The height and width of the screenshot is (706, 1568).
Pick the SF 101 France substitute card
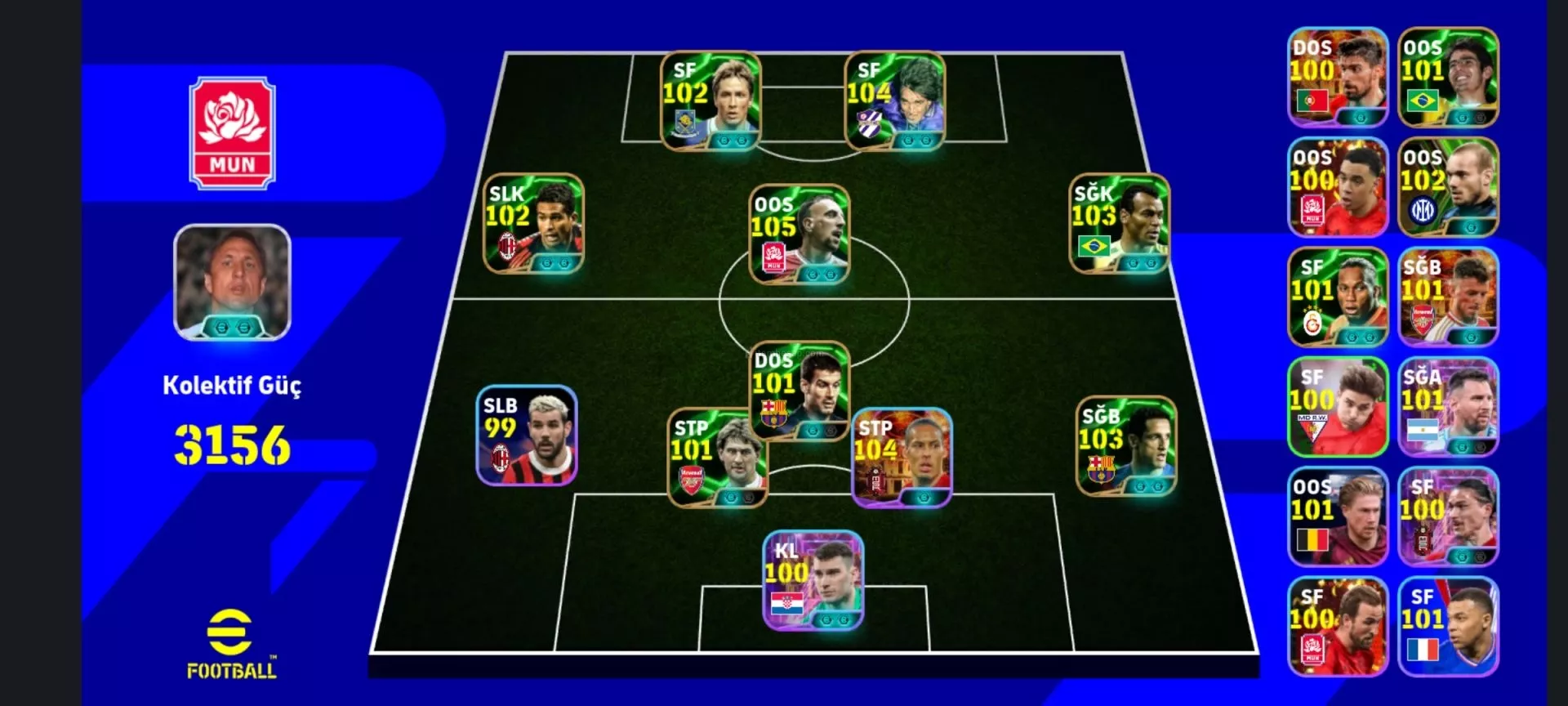click(1448, 627)
